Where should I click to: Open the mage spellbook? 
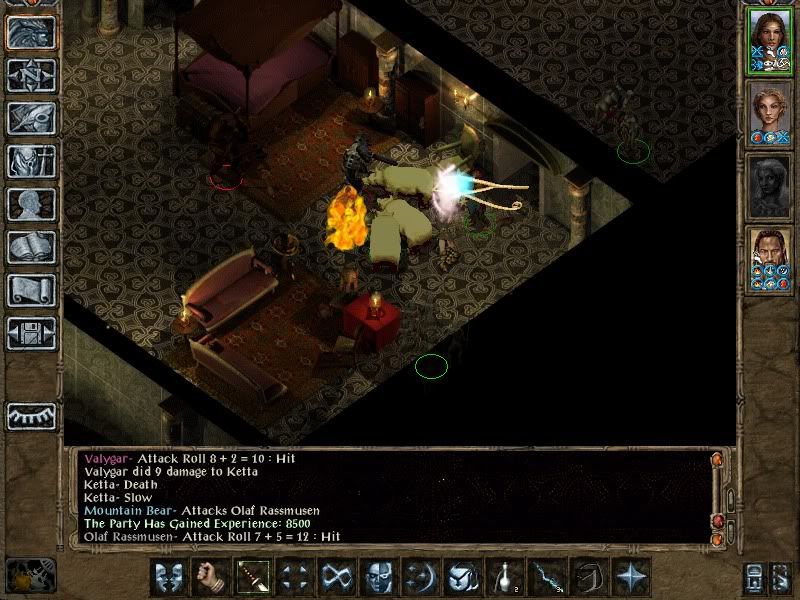31,247
